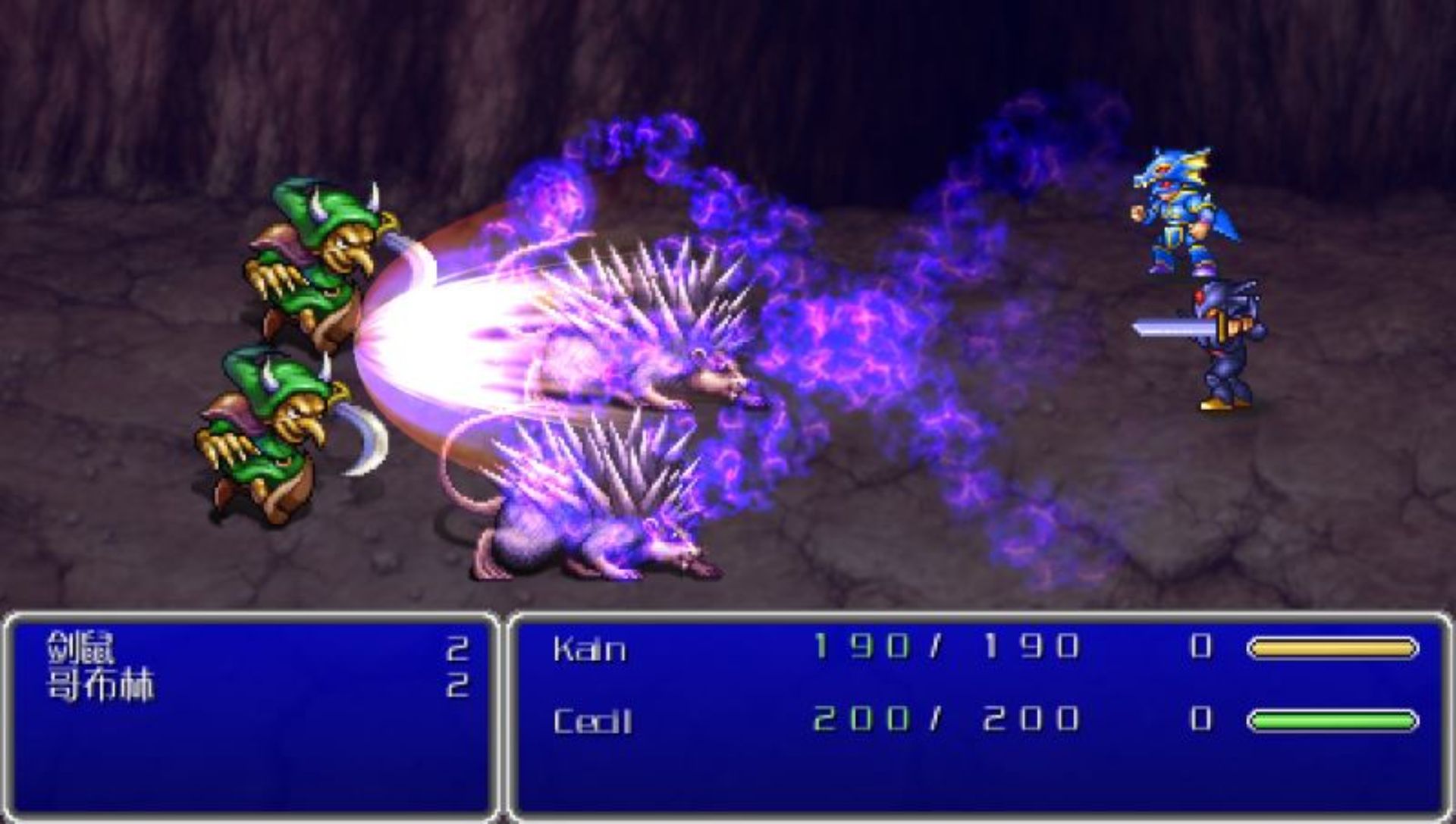Select Kain in the party list
The image size is (1456, 824).
click(x=590, y=649)
